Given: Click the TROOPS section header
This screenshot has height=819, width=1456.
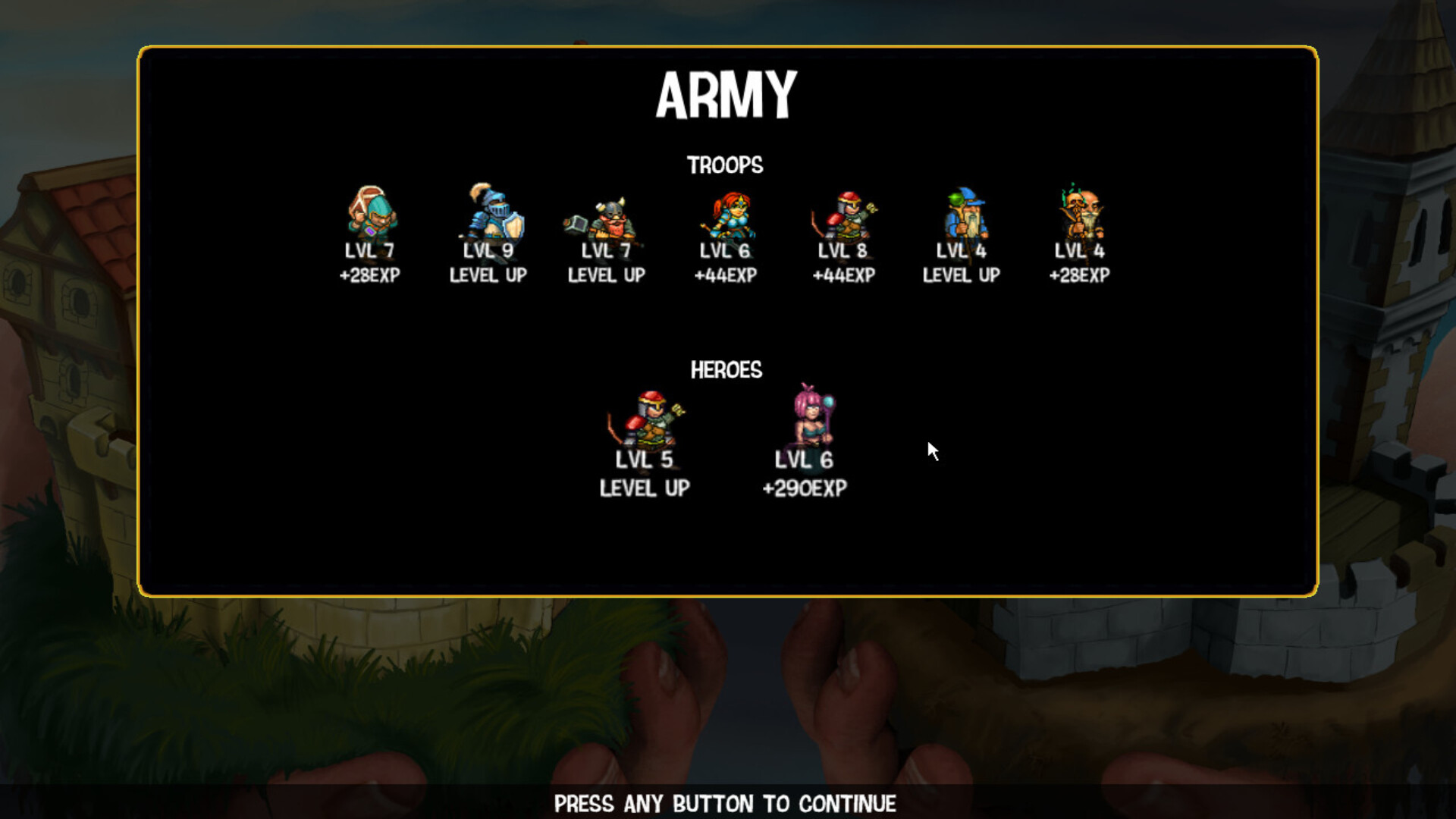Looking at the screenshot, I should point(726,165).
